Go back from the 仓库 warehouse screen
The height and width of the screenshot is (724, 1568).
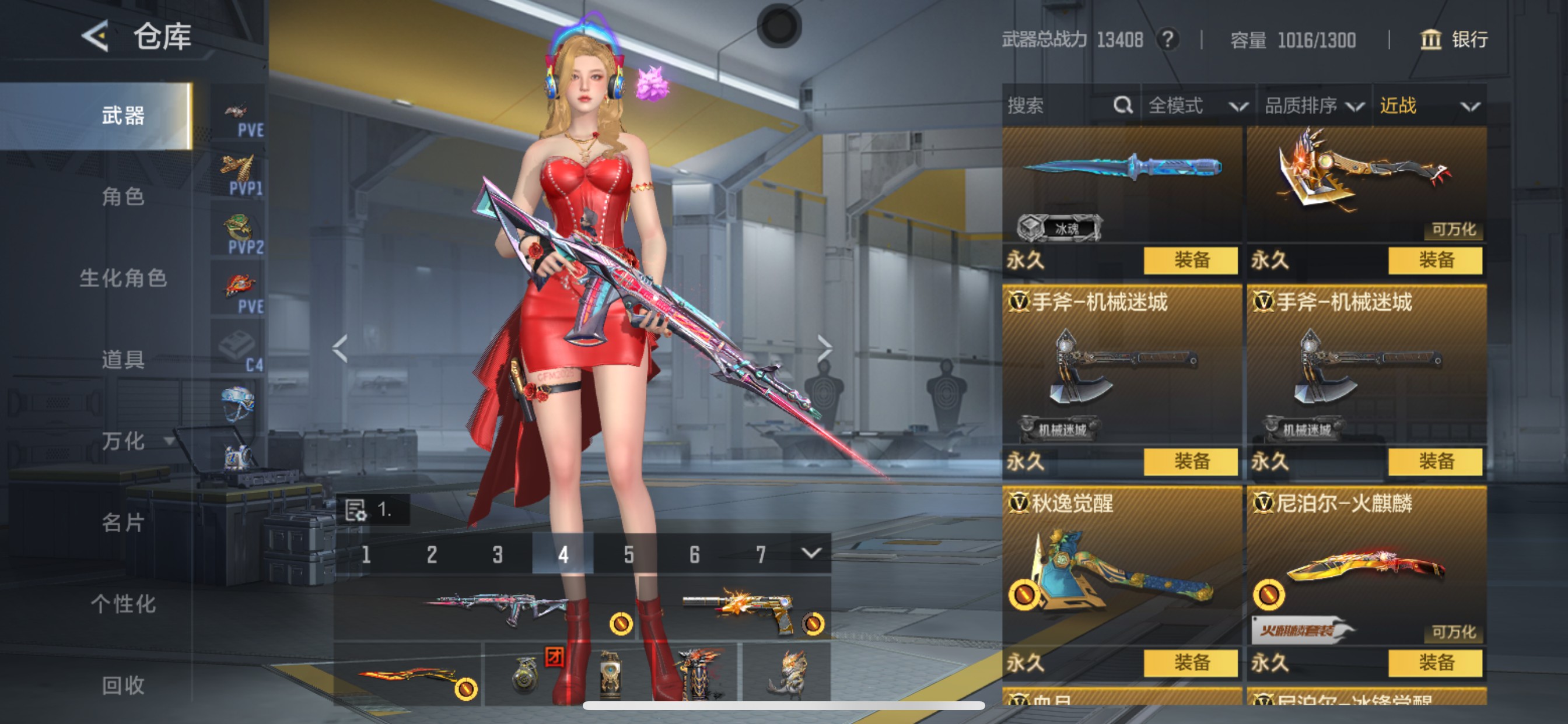point(96,37)
